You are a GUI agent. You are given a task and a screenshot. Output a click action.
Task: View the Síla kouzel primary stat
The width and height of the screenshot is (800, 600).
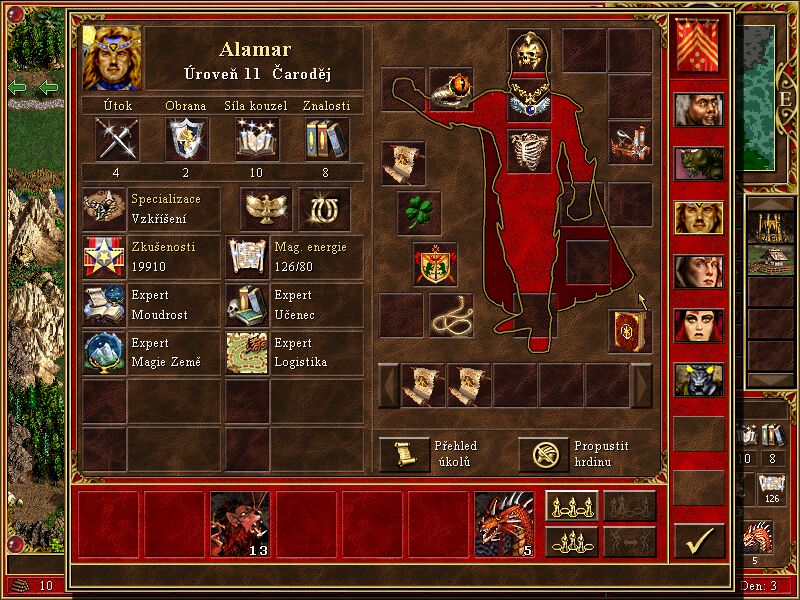coord(257,138)
